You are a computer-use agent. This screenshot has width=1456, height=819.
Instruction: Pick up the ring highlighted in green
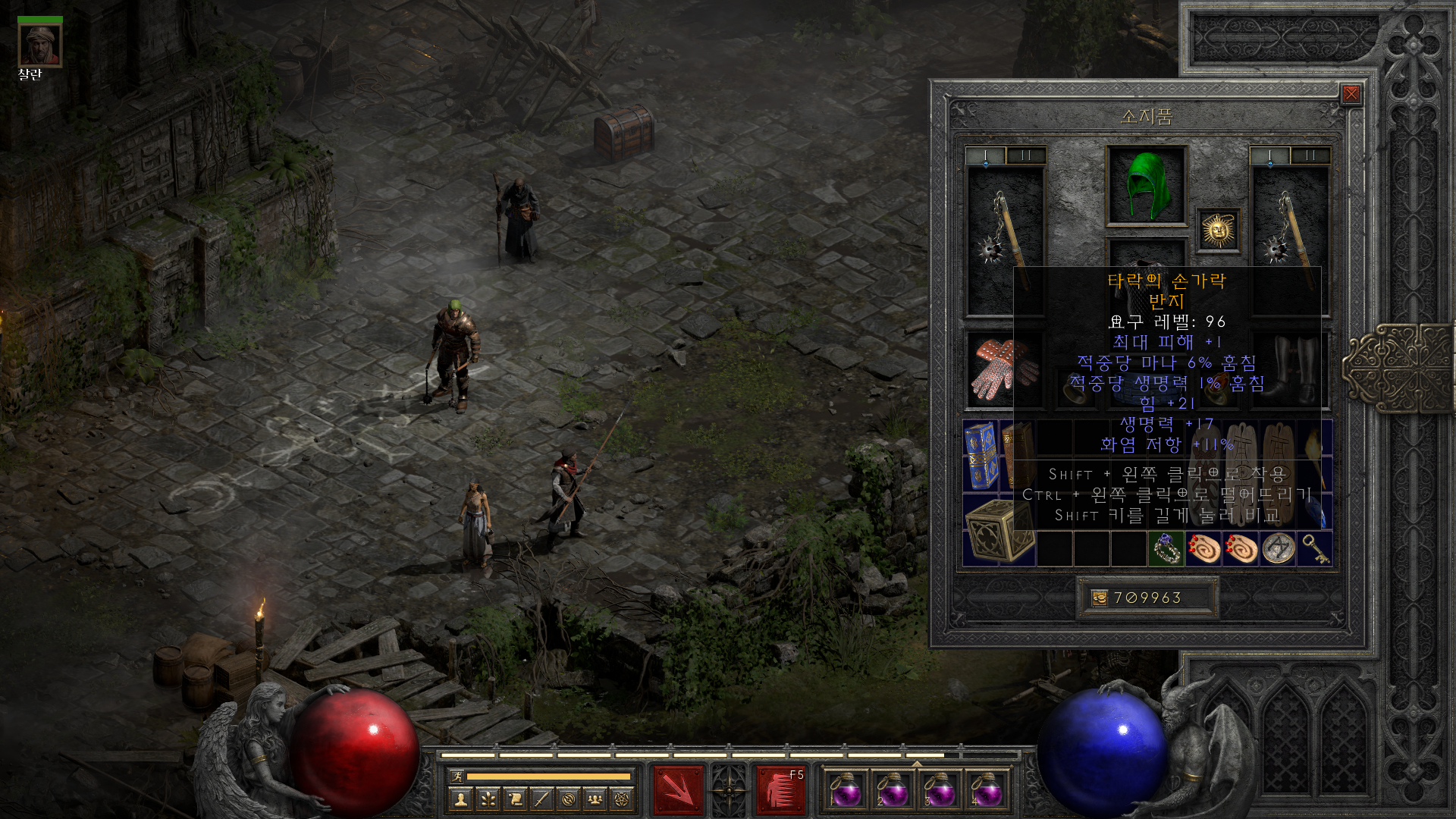[x=1166, y=549]
